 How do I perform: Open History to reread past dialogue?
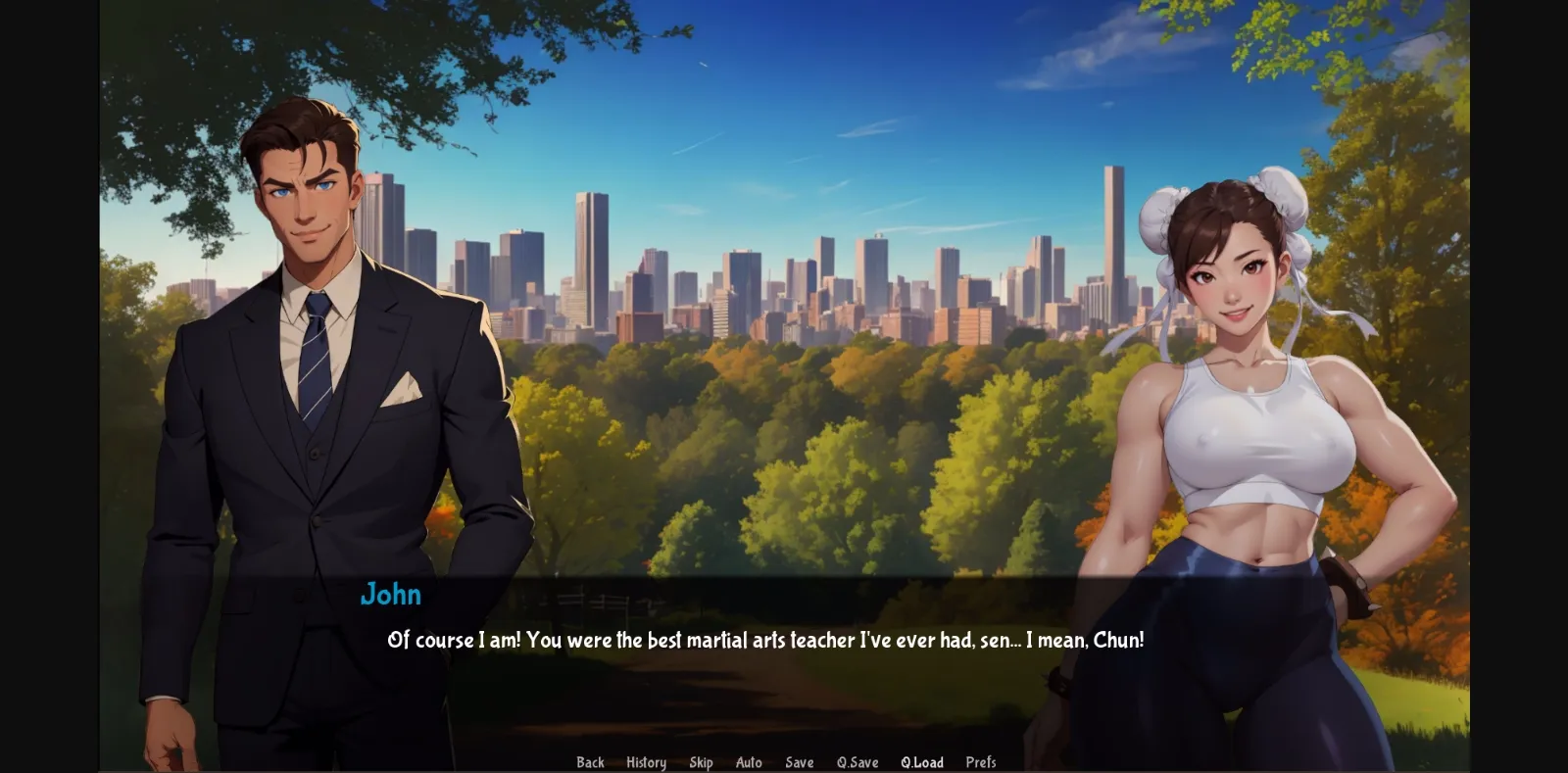coord(645,761)
